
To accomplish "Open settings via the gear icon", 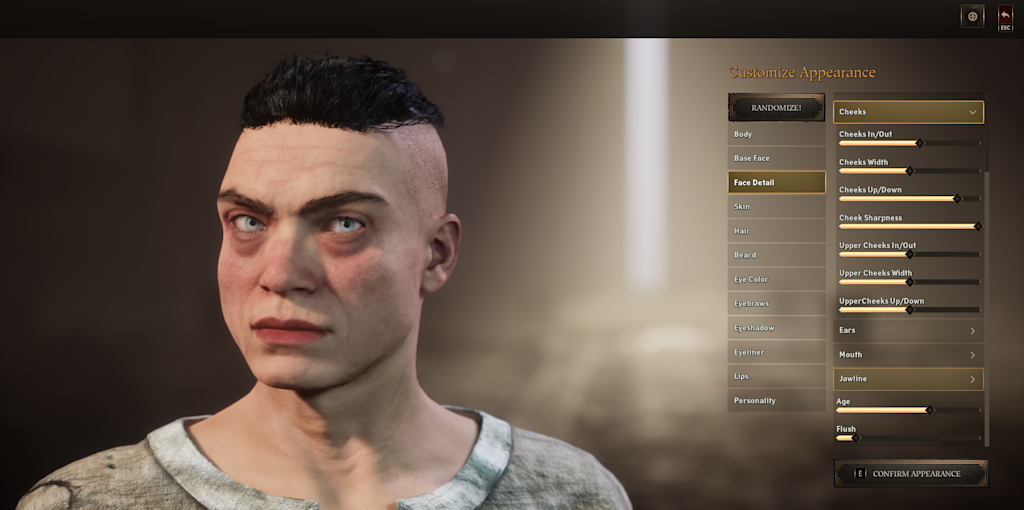I will [x=972, y=16].
